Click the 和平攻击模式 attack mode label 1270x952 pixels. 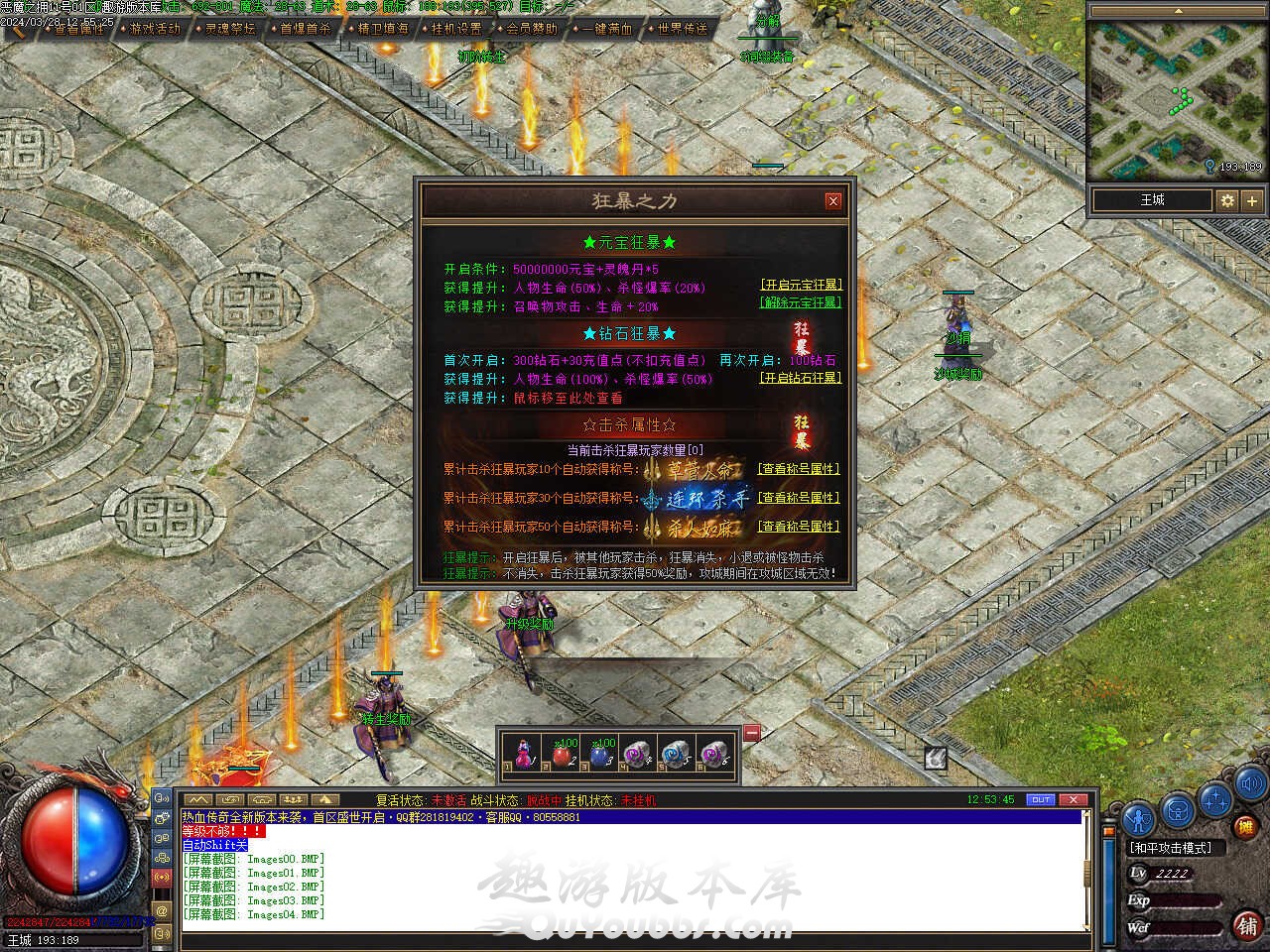click(x=1171, y=848)
